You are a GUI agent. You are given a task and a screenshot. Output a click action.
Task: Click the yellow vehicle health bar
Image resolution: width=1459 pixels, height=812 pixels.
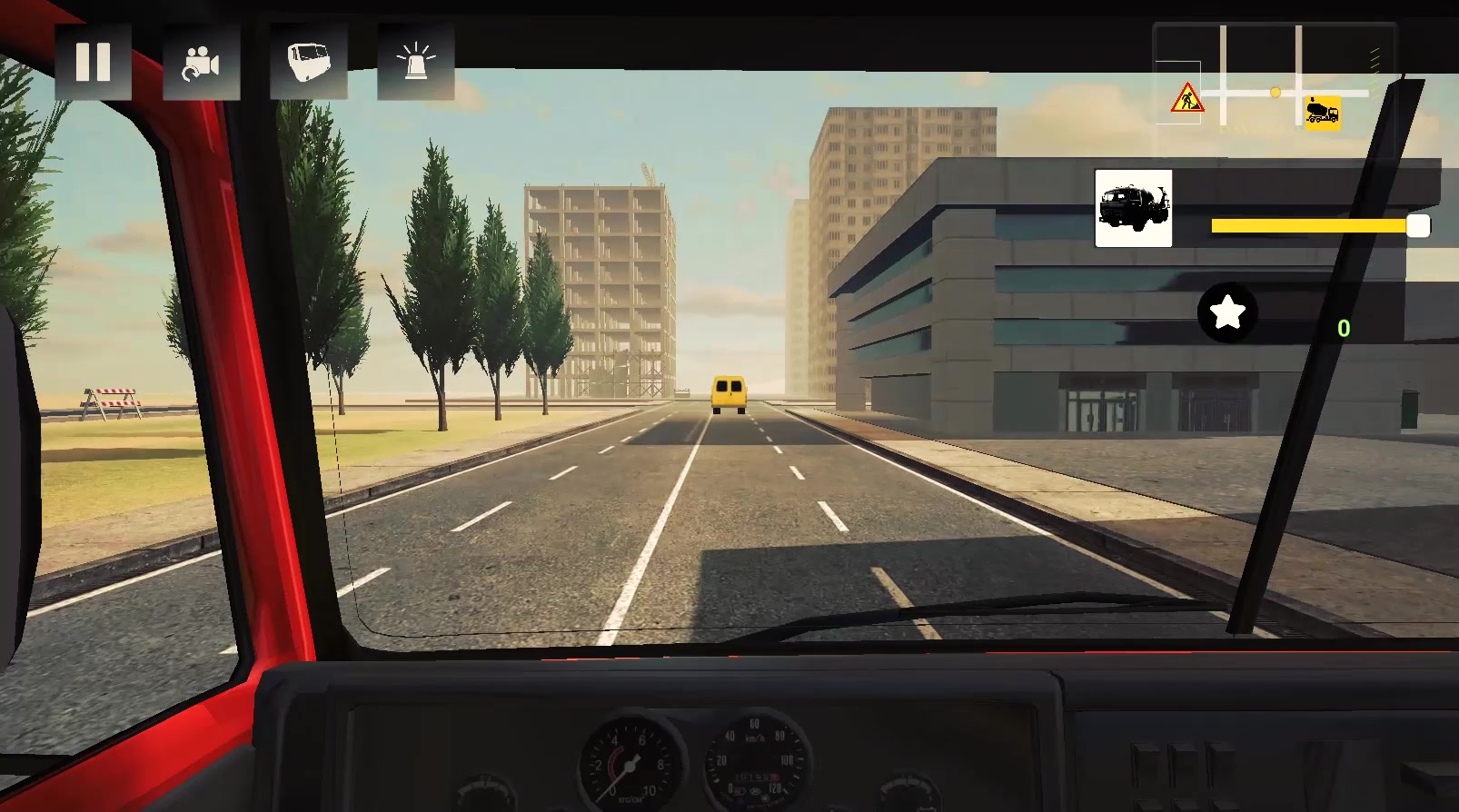point(1308,225)
